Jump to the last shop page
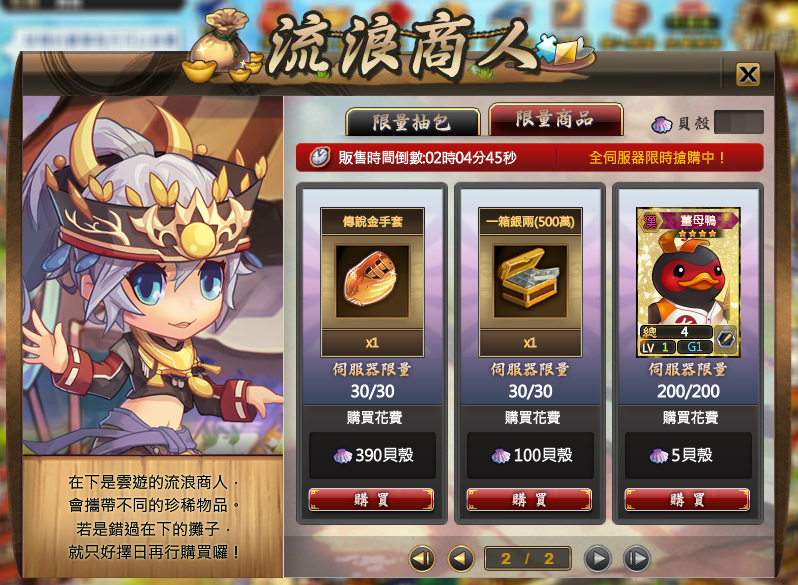This screenshot has width=798, height=585. [635, 558]
